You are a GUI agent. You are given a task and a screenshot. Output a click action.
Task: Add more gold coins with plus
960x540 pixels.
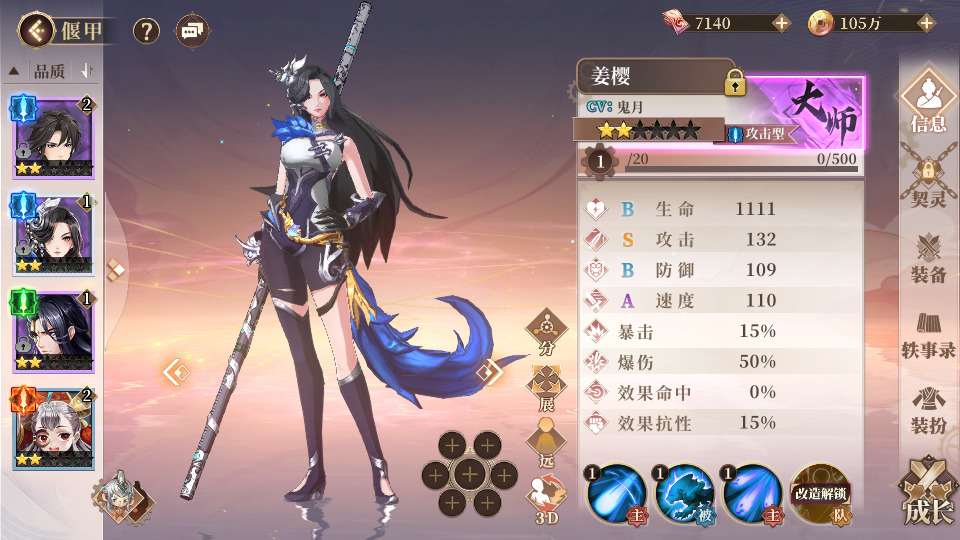(x=926, y=23)
